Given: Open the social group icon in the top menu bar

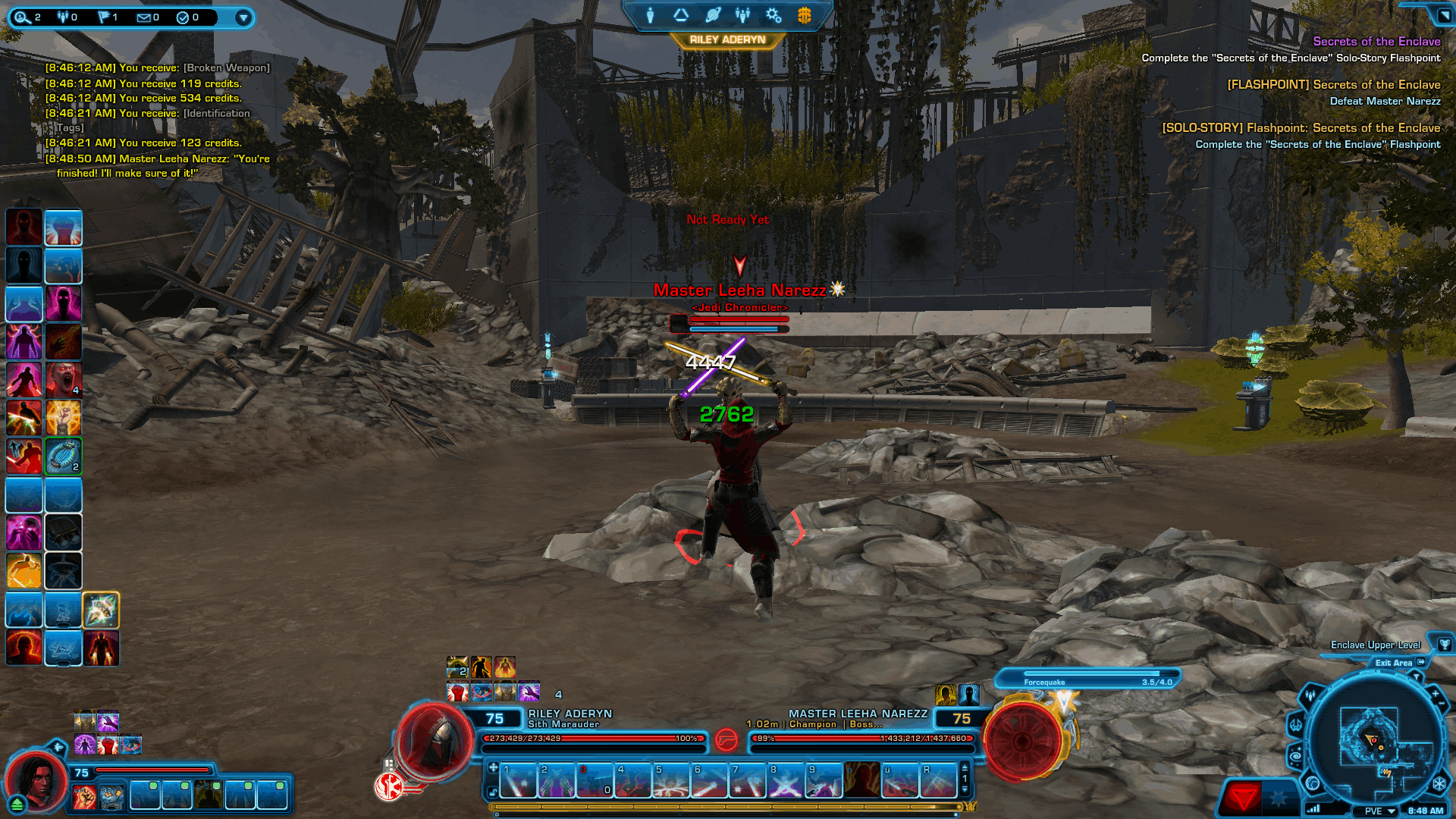Looking at the screenshot, I should click(x=742, y=15).
